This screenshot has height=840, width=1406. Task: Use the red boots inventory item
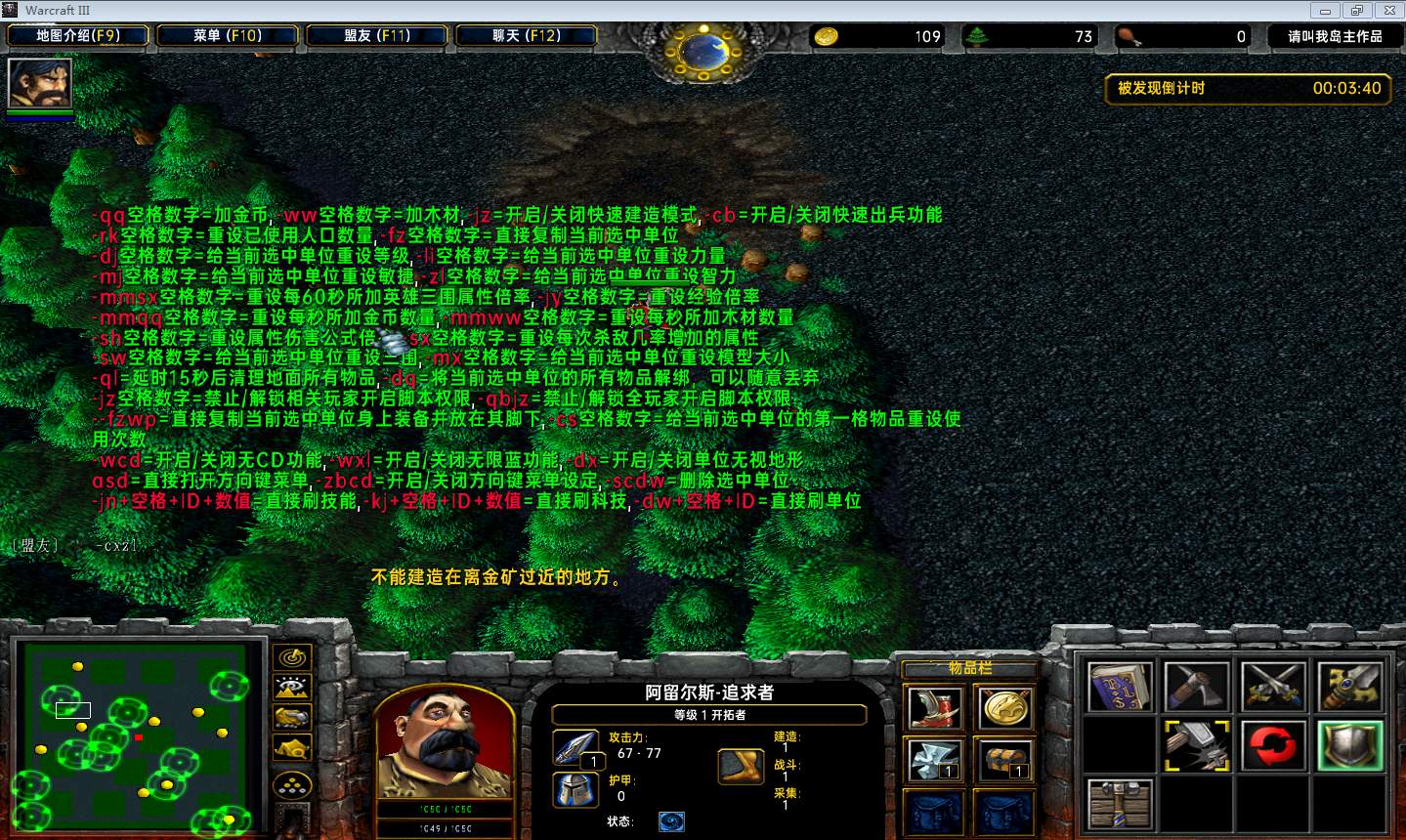coord(934,707)
